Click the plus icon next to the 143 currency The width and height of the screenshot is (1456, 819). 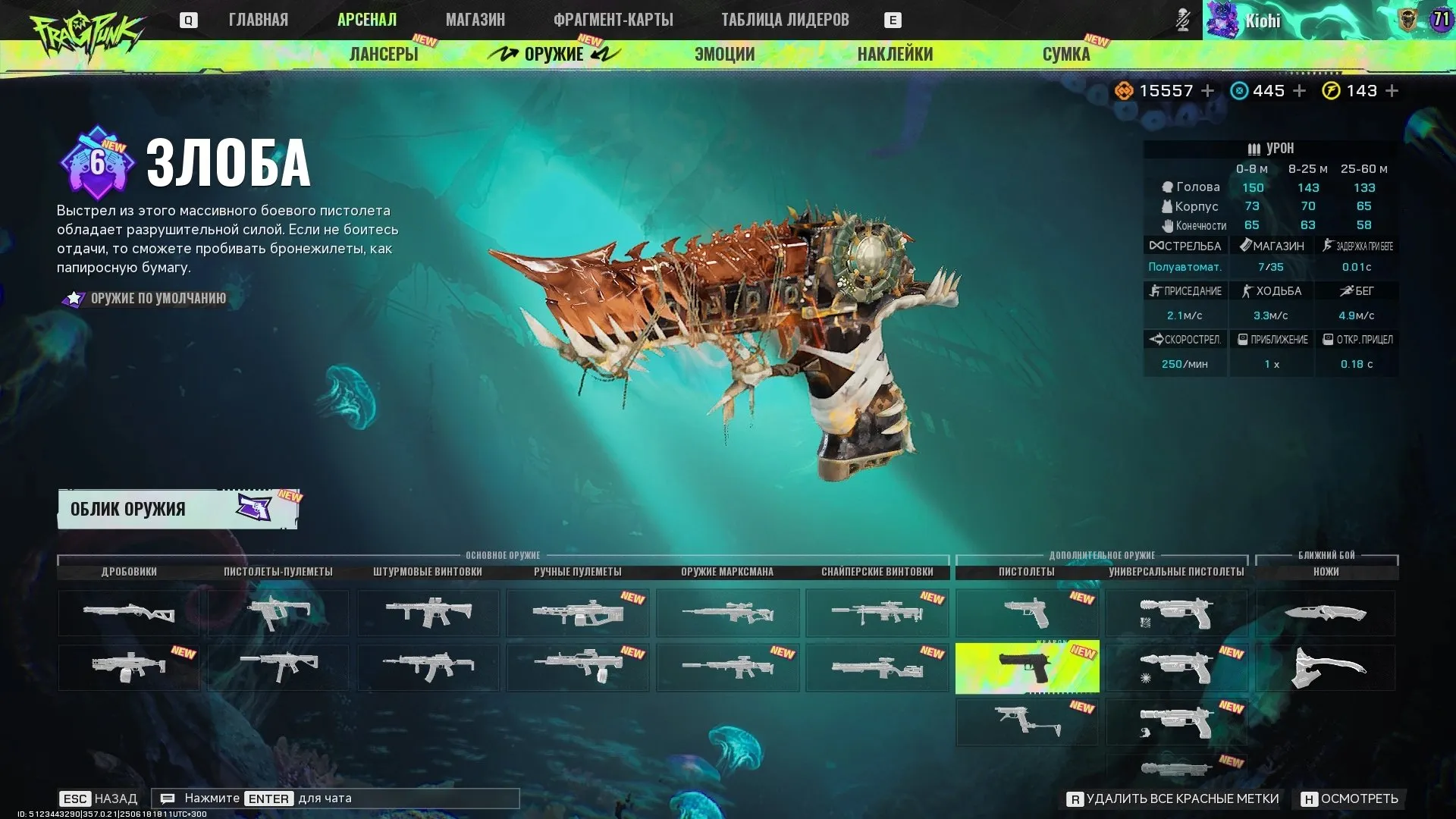pos(1394,90)
